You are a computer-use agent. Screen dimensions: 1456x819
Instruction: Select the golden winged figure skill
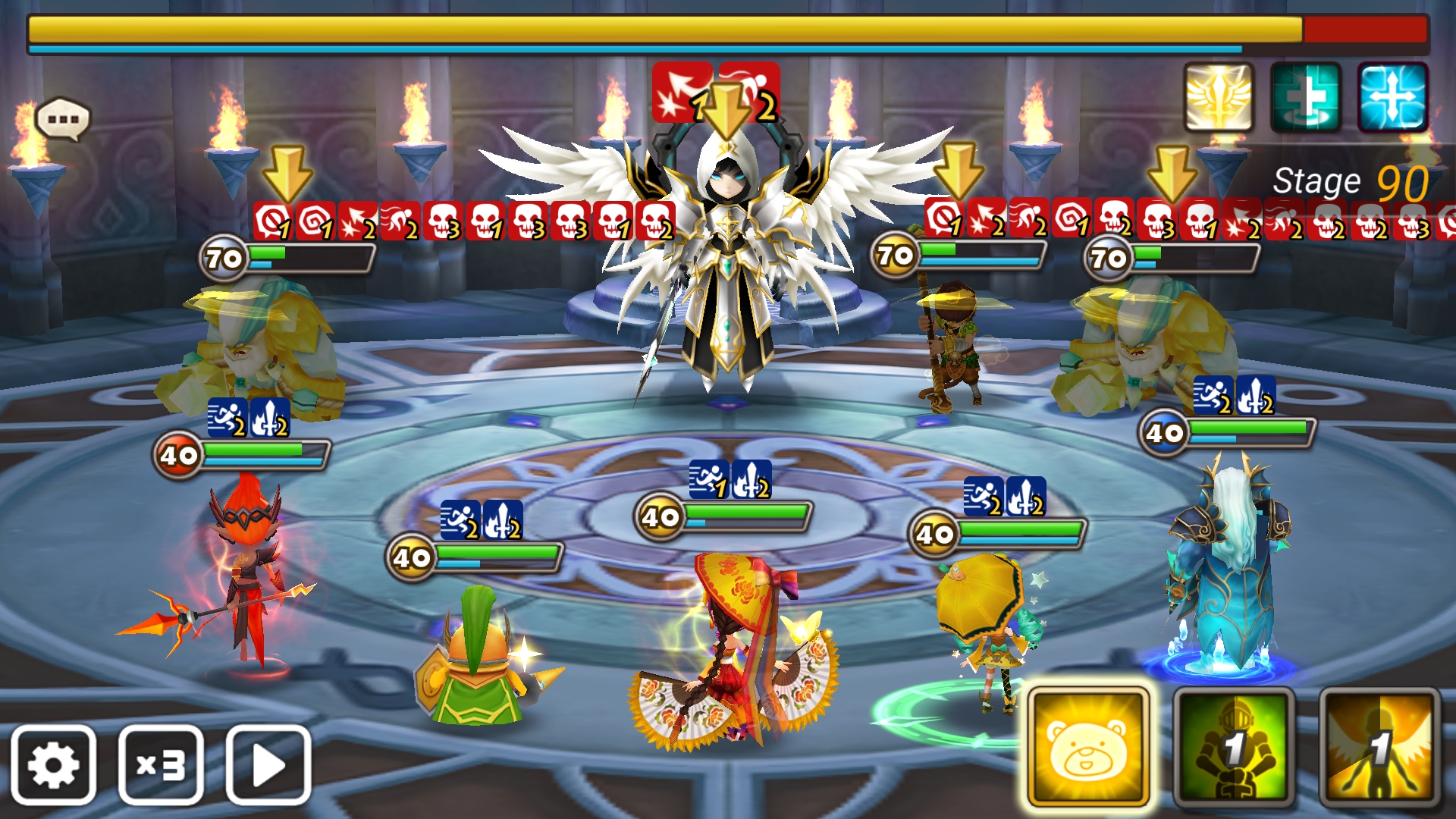[1379, 748]
